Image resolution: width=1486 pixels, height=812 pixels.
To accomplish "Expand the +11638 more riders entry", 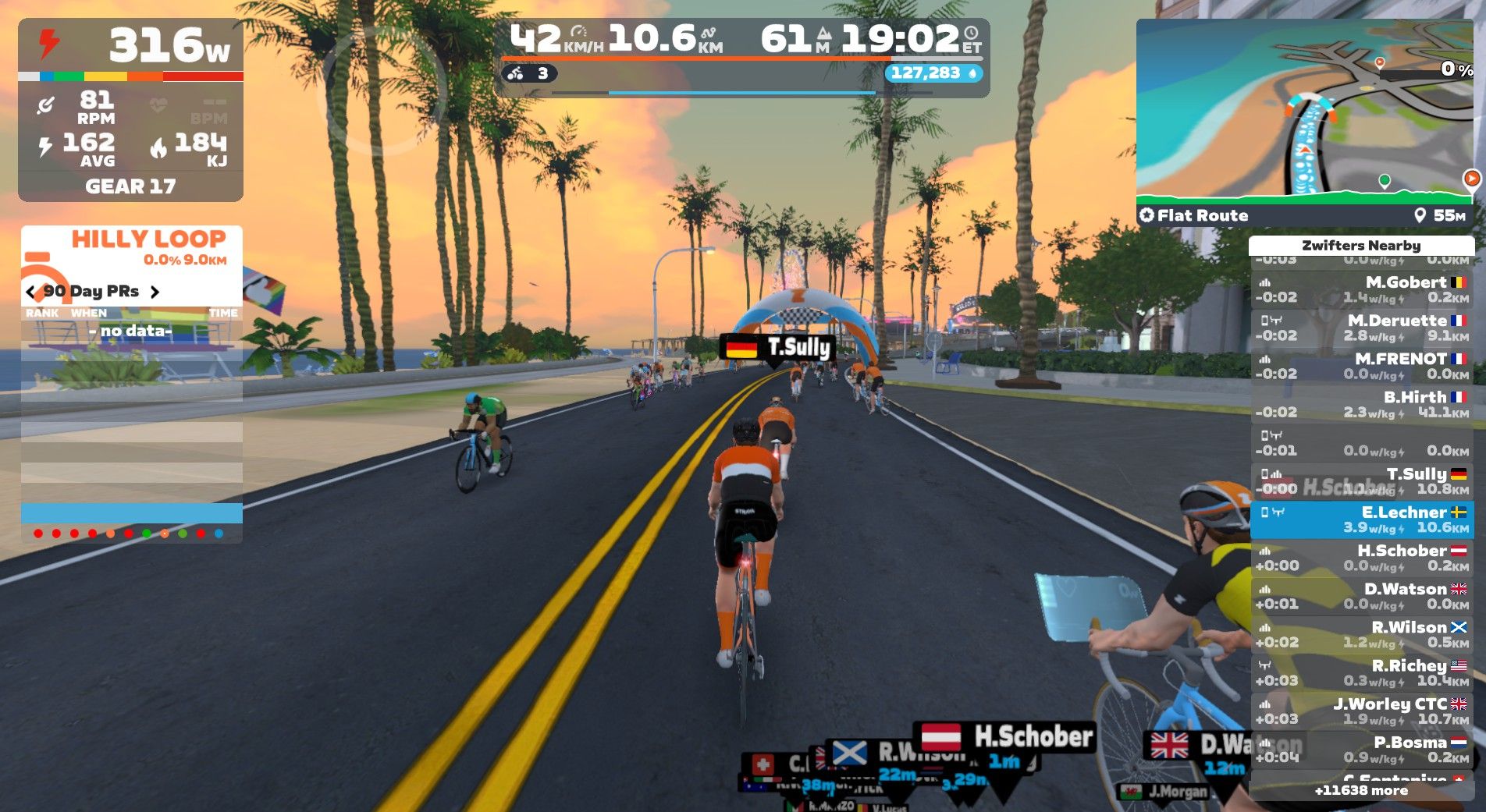I will (x=1361, y=790).
